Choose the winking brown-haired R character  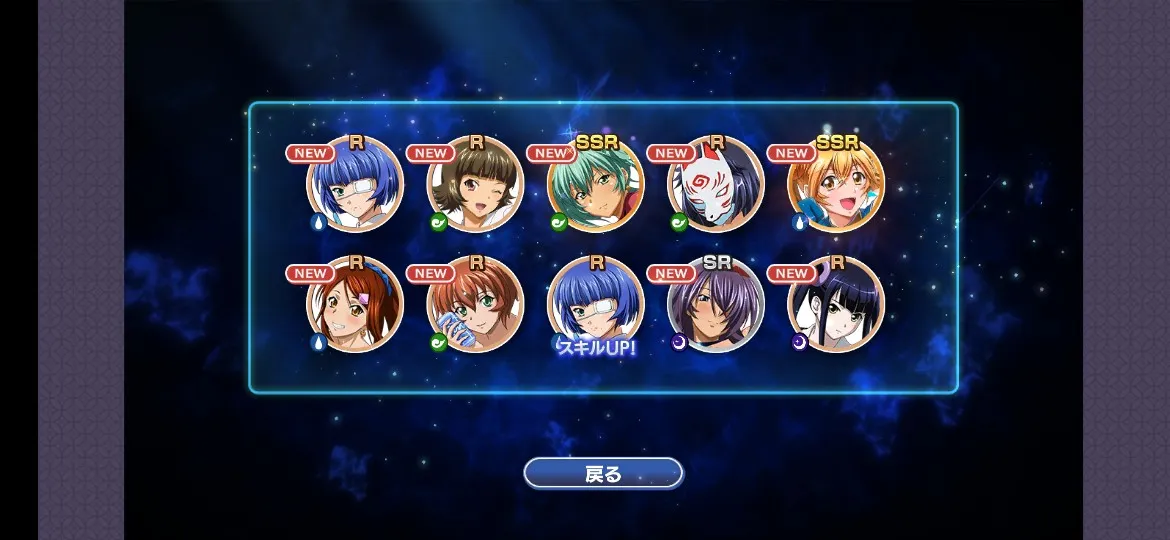(475, 185)
